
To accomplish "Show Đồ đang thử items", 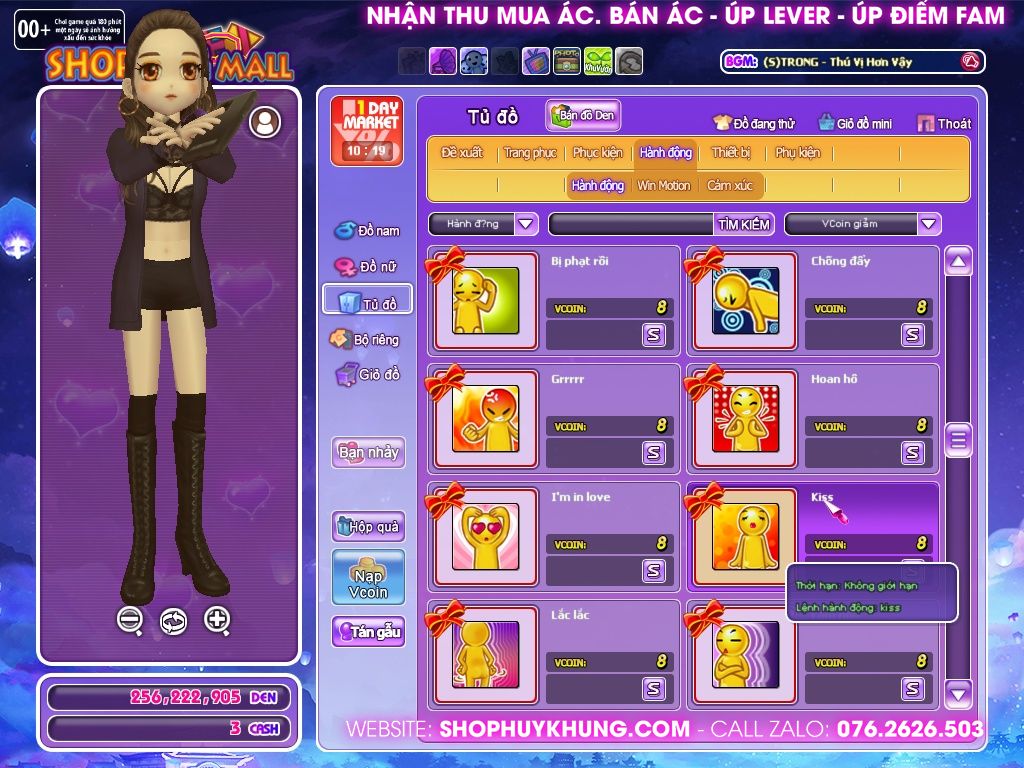I will coord(754,124).
